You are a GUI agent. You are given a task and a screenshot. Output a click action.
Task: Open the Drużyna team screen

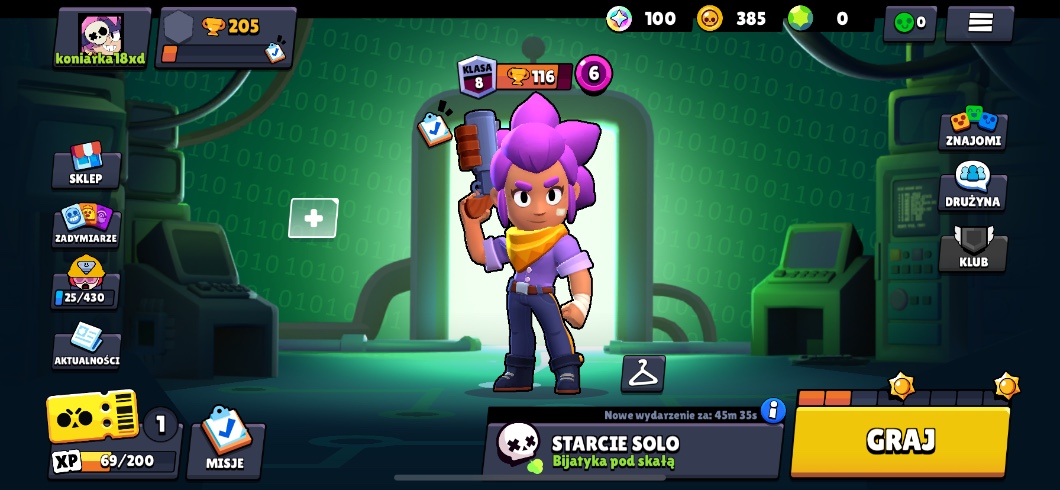(973, 188)
